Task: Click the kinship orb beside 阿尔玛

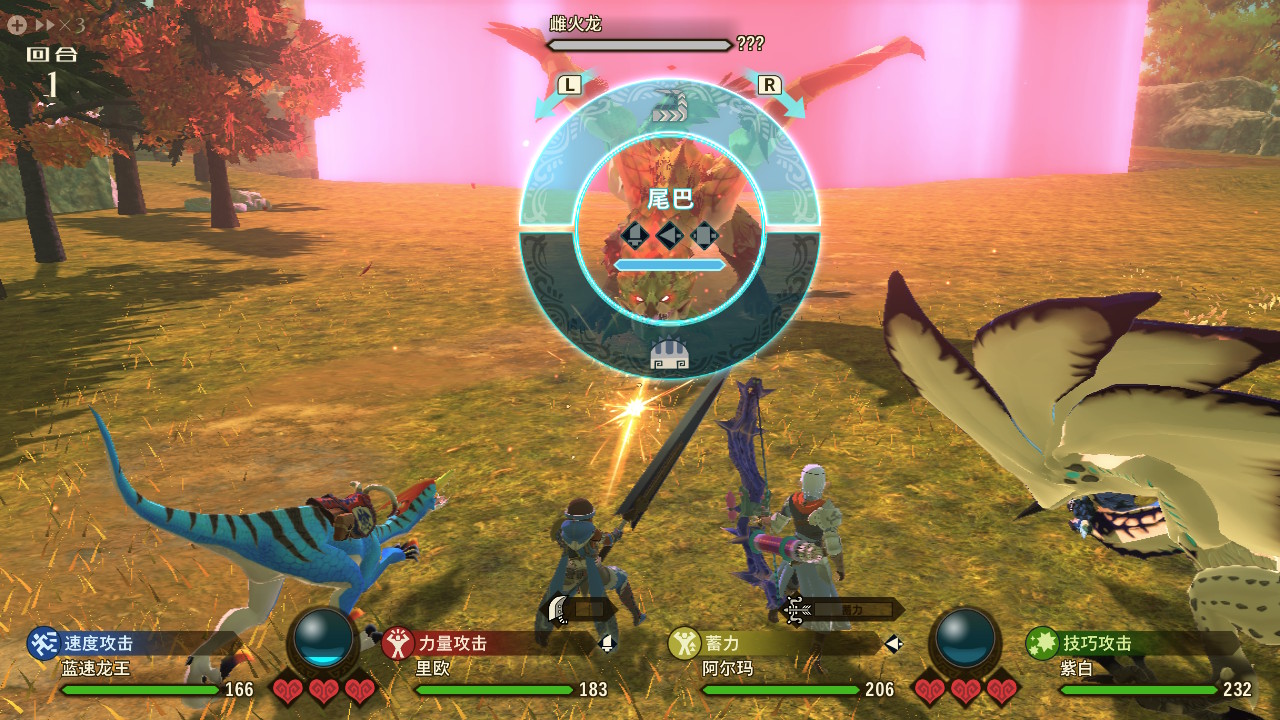Action: click(966, 638)
